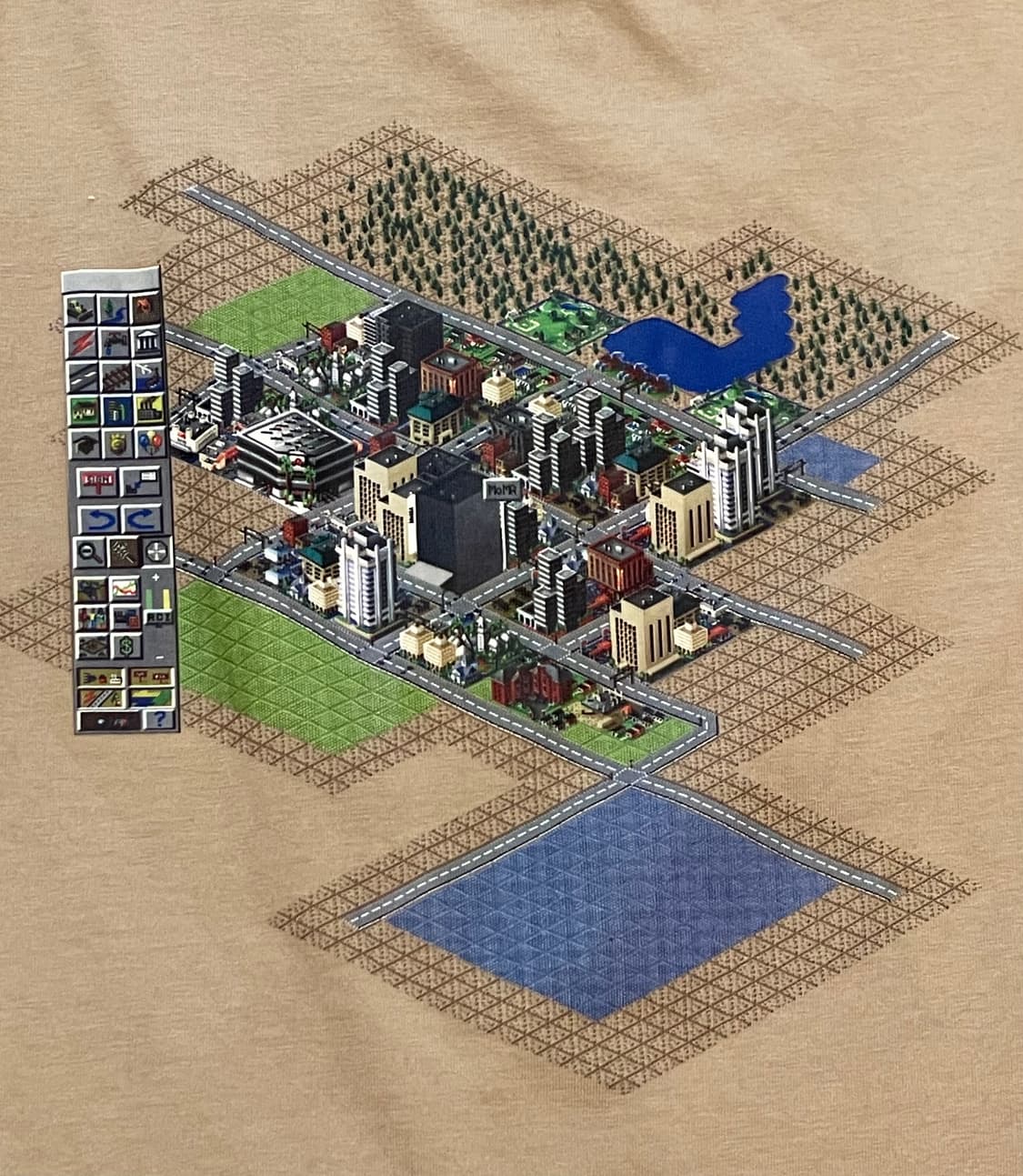Click the blue question mark help button
The width and height of the screenshot is (1023, 1176).
(x=160, y=719)
